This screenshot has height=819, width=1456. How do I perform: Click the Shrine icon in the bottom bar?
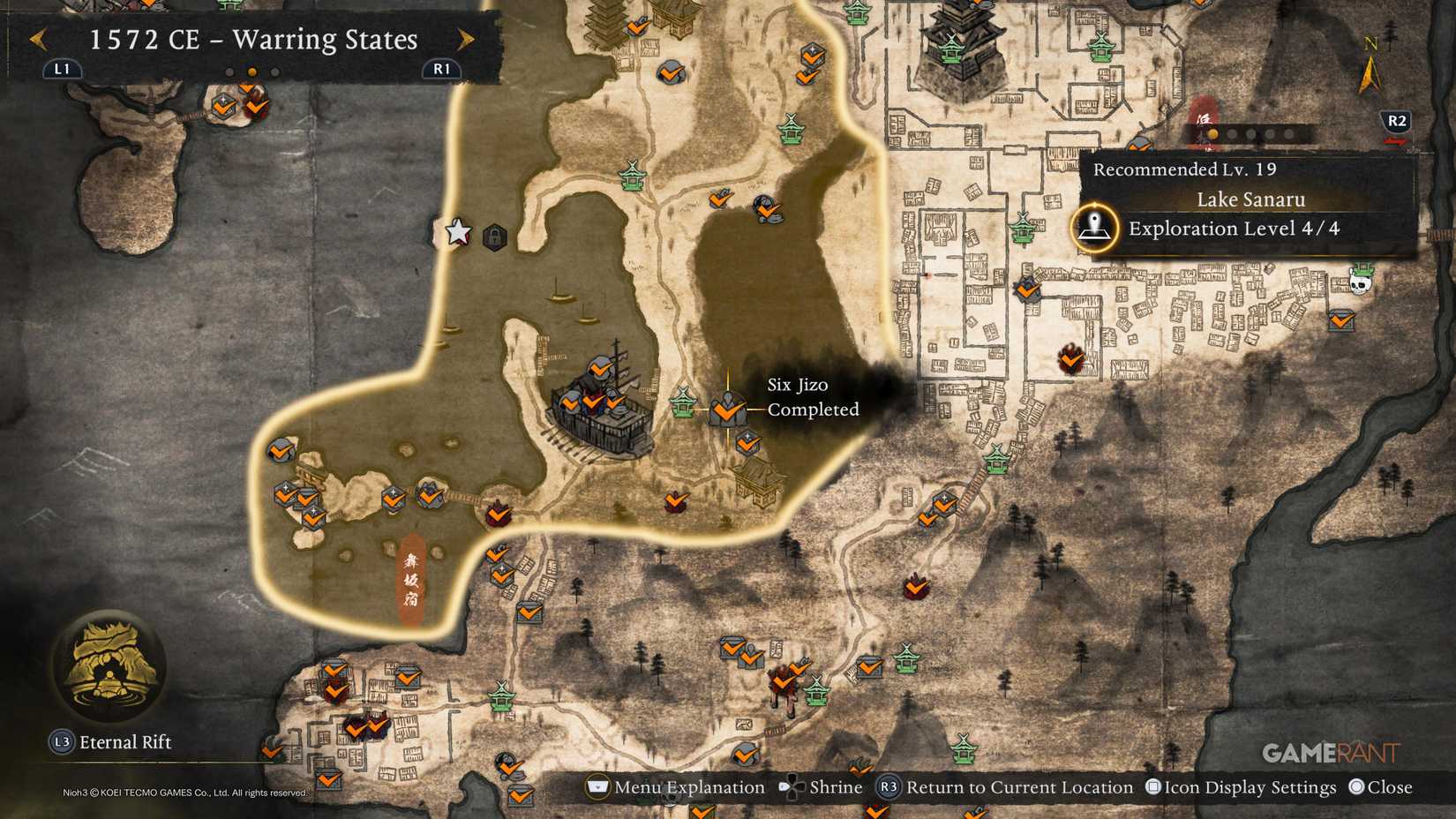coord(792,786)
